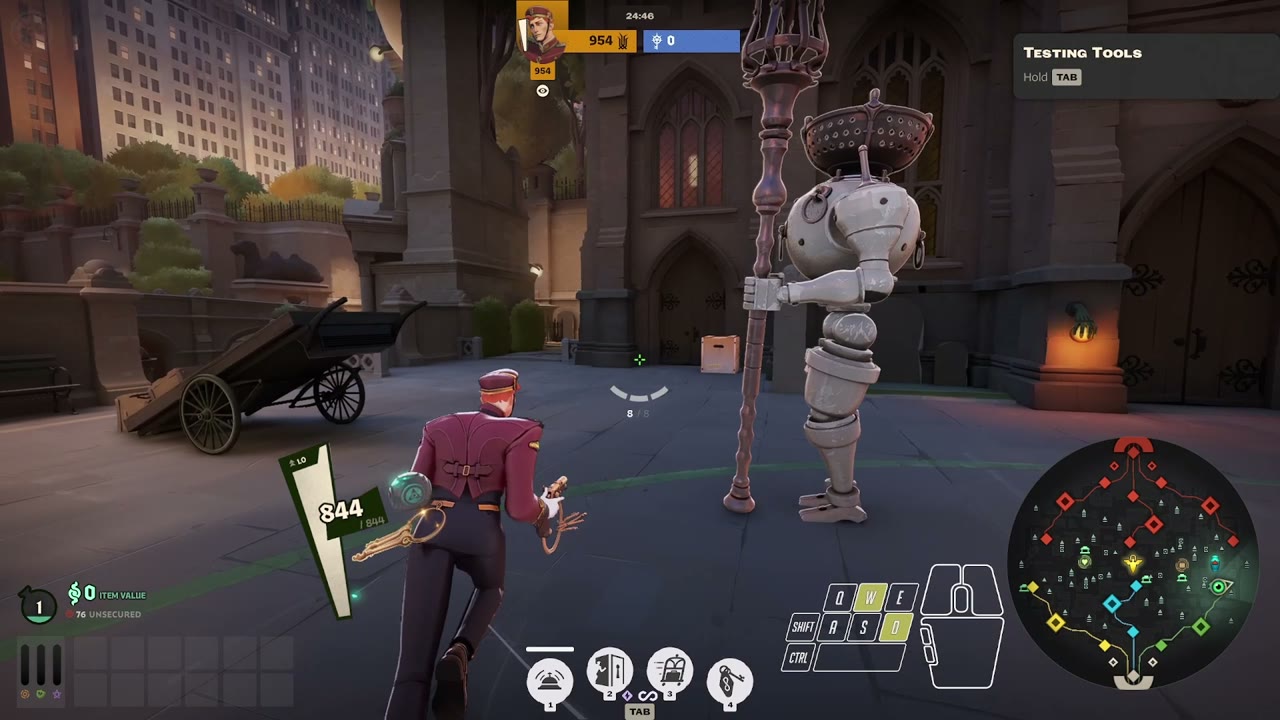
Task: Use the doorway silhouette ability
Action: point(609,671)
